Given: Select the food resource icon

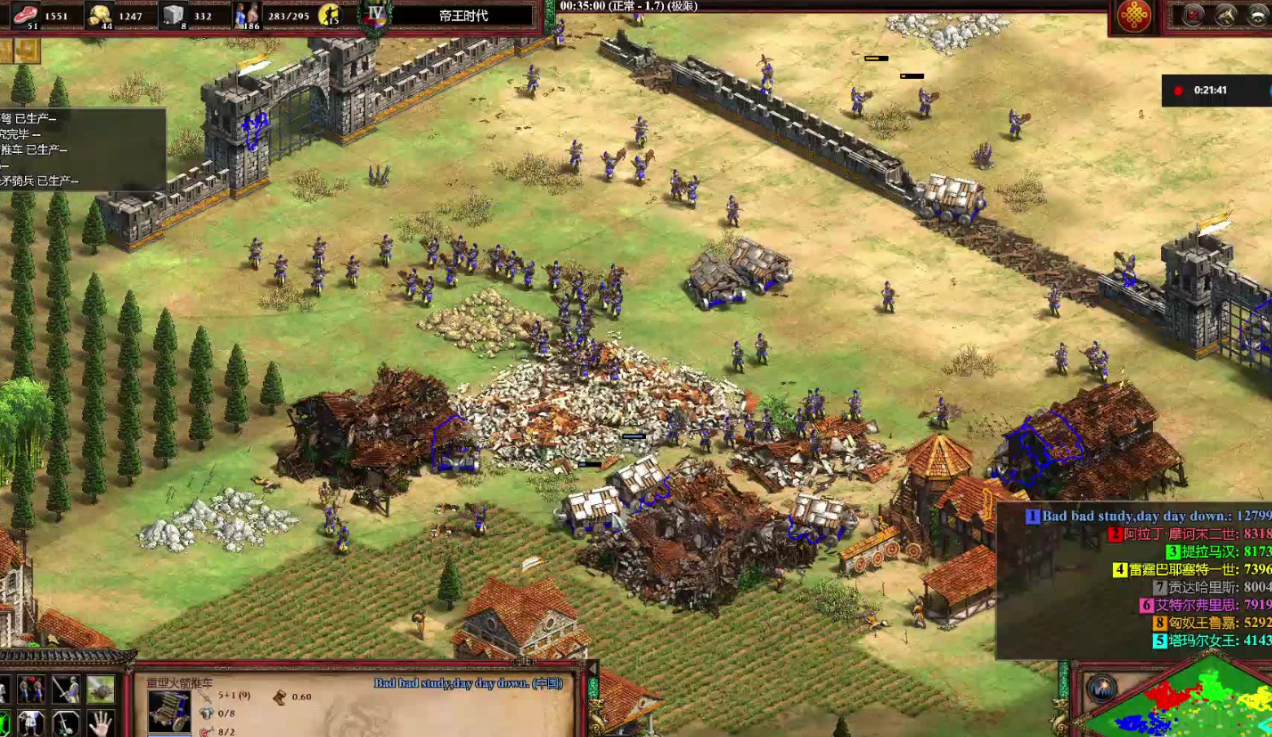Looking at the screenshot, I should click(x=24, y=14).
